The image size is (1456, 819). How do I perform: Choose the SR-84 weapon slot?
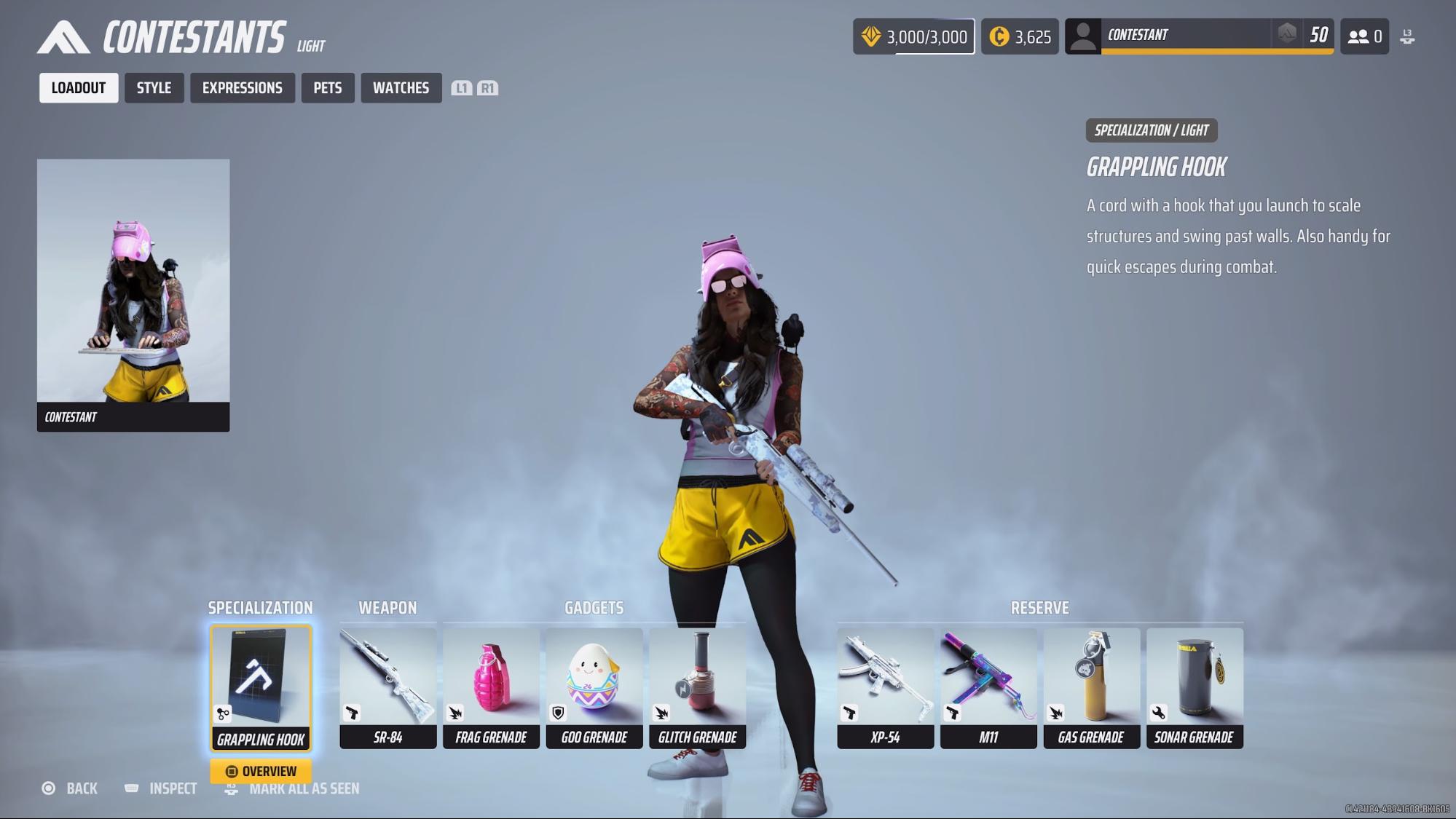pos(387,688)
